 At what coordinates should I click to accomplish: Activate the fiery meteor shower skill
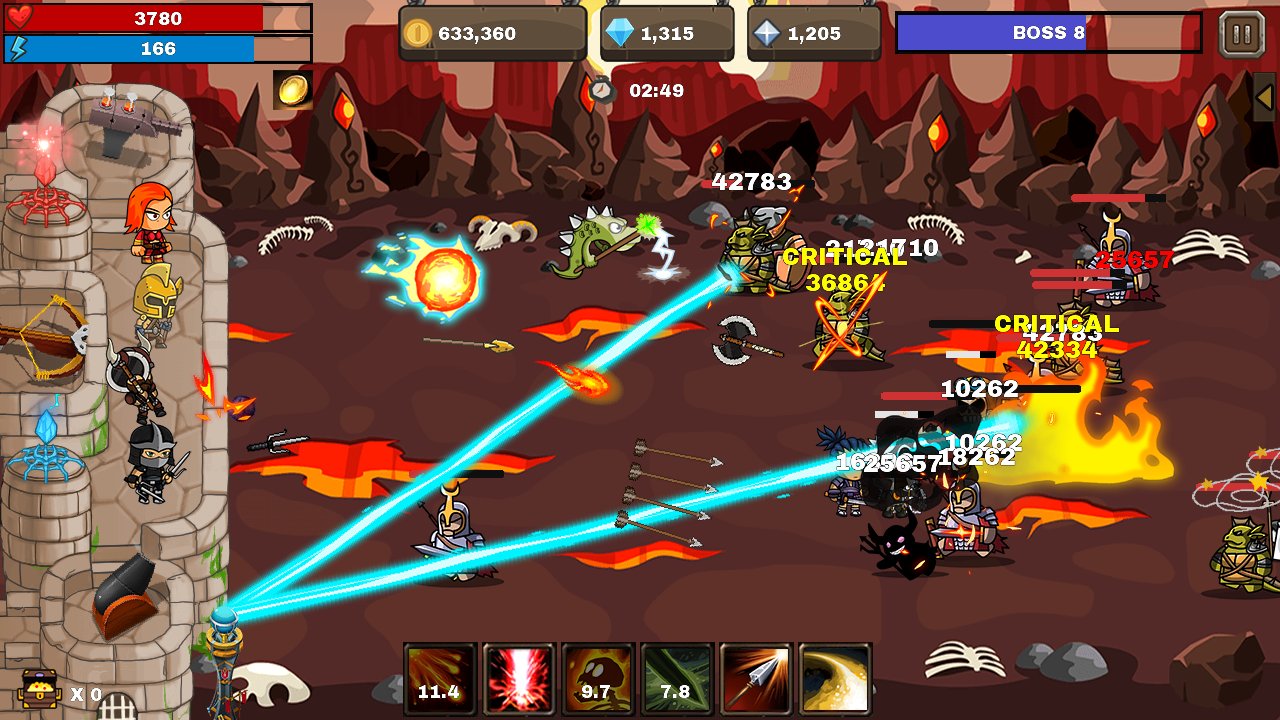coord(440,679)
